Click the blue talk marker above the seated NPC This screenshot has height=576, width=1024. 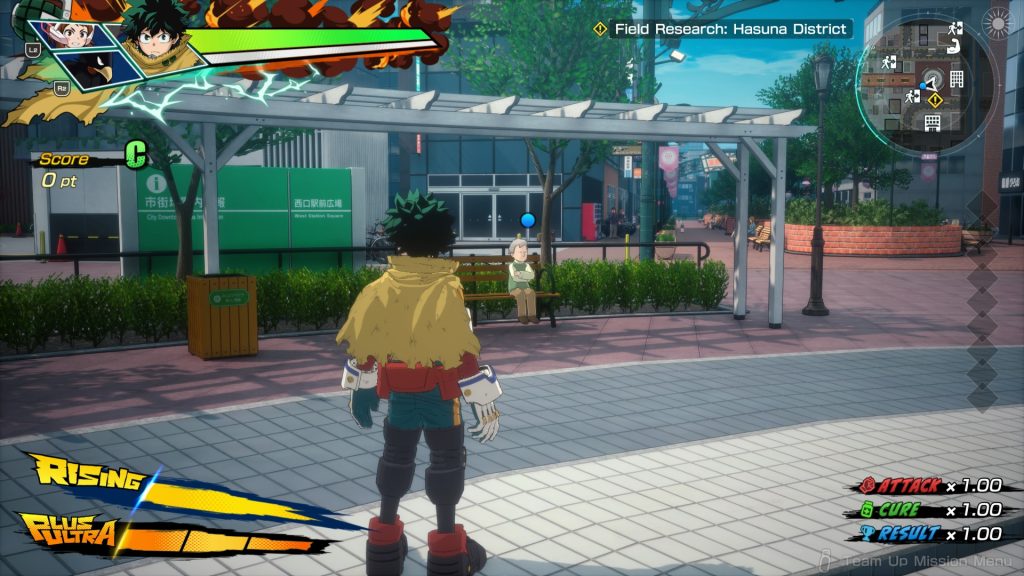coord(529,220)
